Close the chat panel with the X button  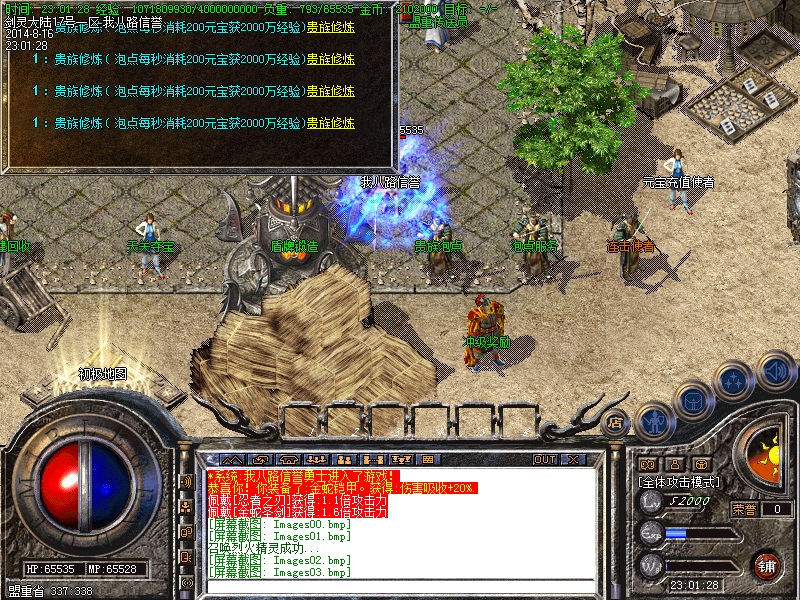point(573,459)
